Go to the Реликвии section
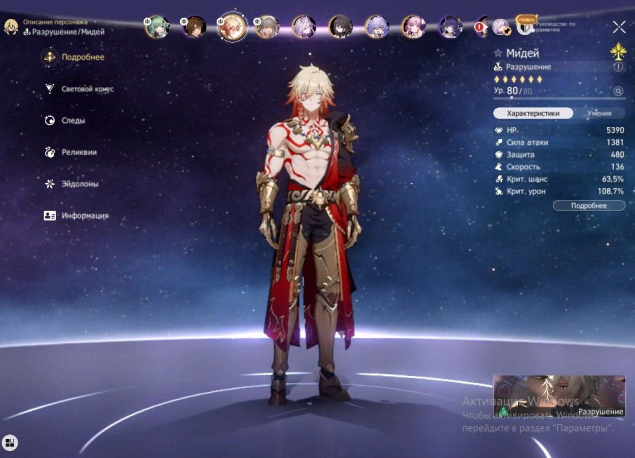 point(77,153)
